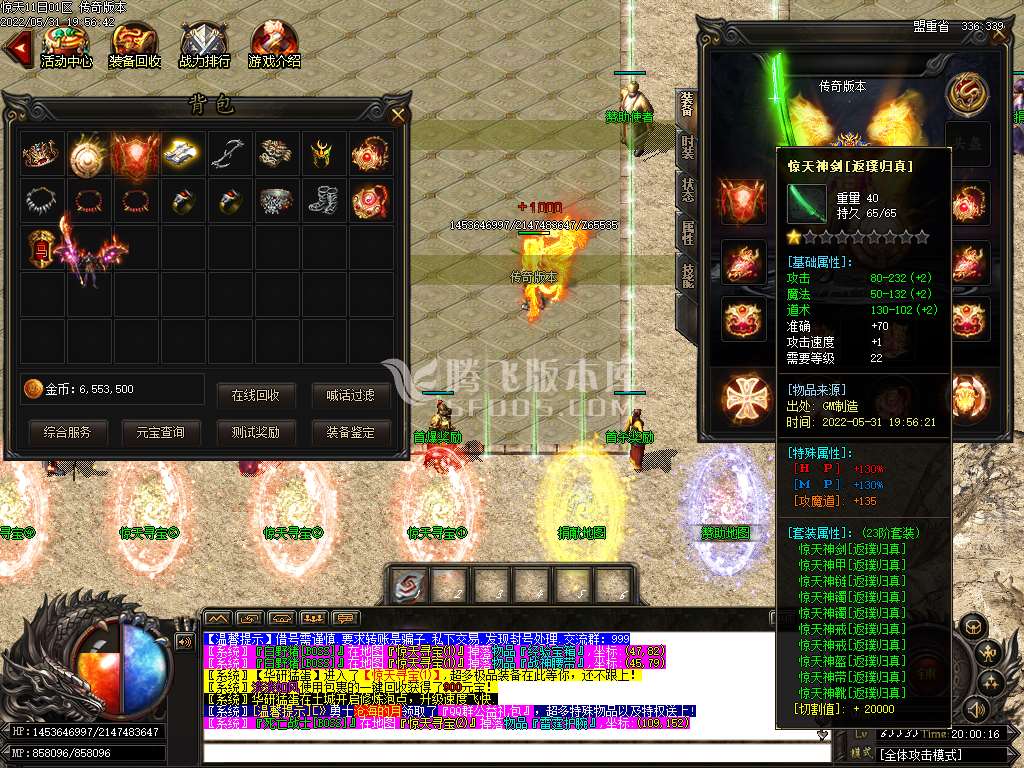Switch to the 状态 status tab

click(687, 191)
